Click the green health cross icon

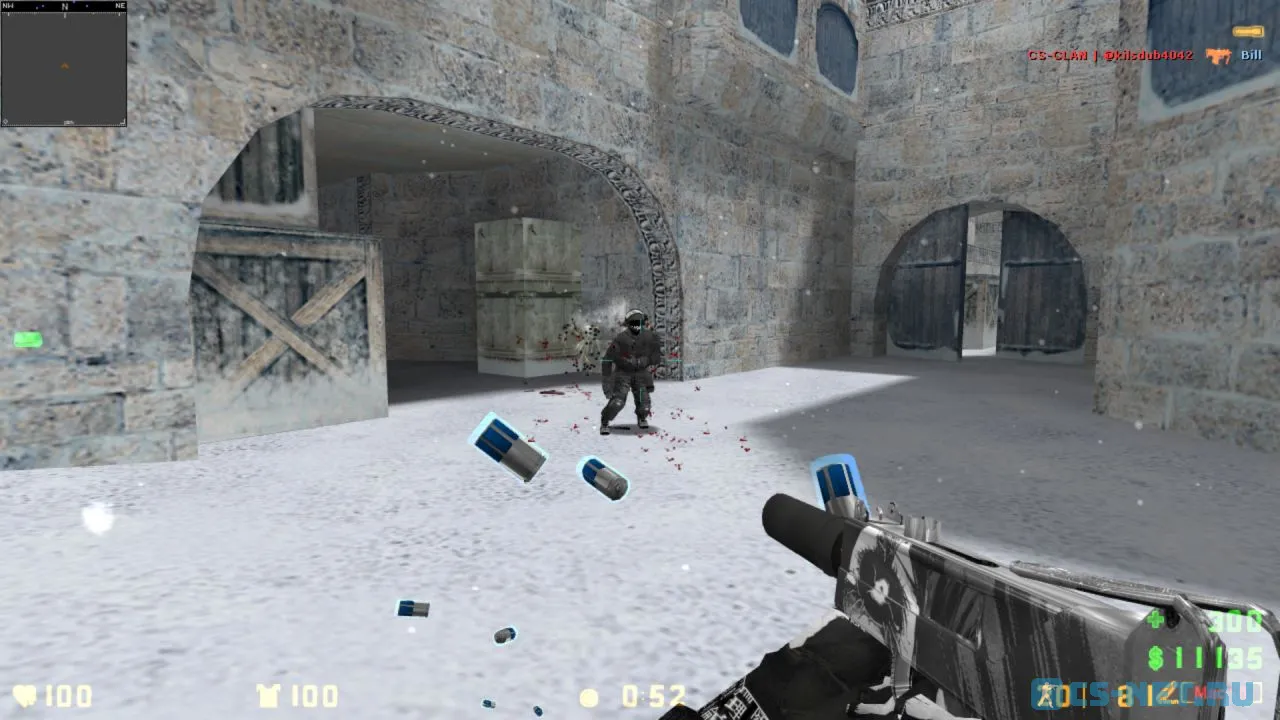[x=1155, y=620]
